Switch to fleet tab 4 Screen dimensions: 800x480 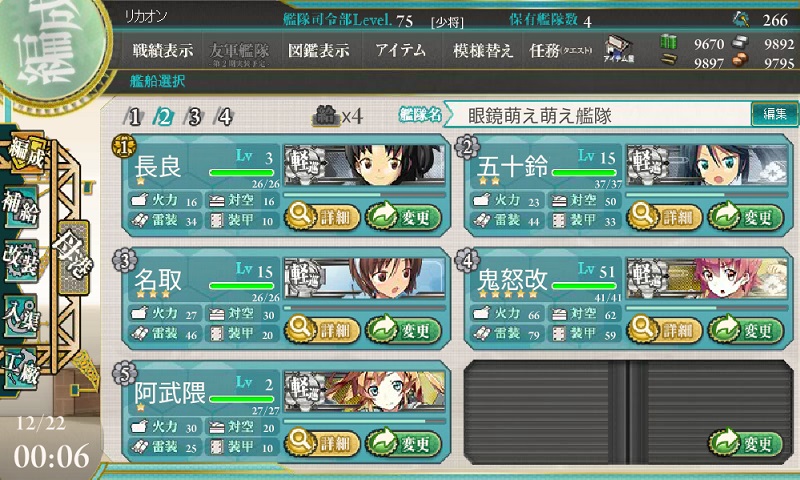(225, 116)
